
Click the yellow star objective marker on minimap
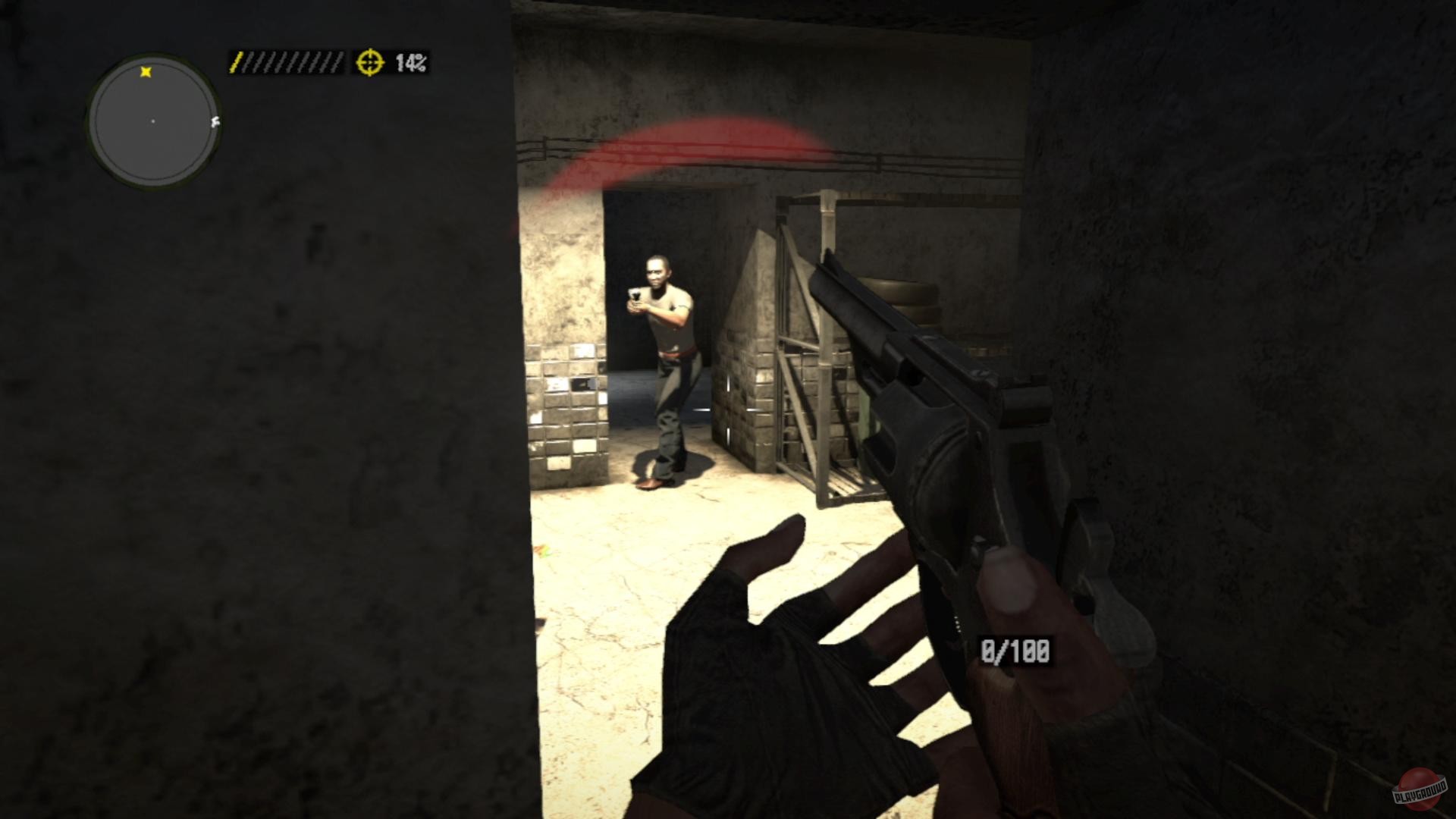146,72
